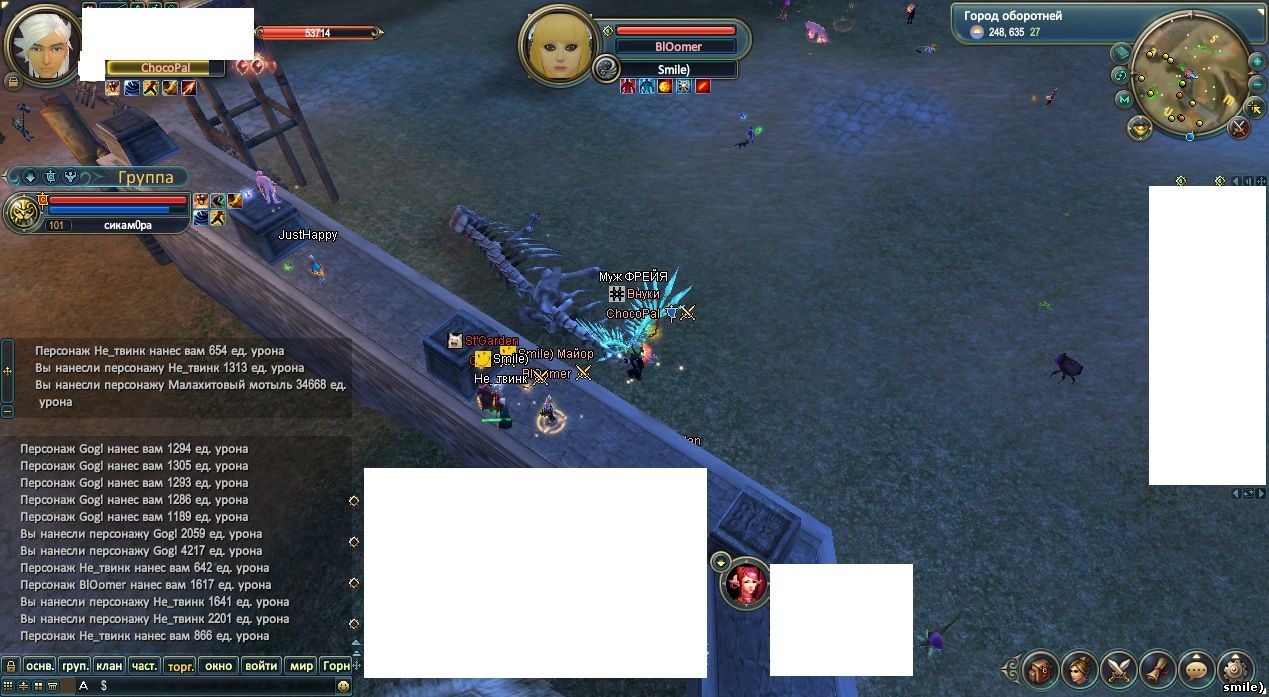Open the emoticon smiley picker in chat

pos(343,686)
